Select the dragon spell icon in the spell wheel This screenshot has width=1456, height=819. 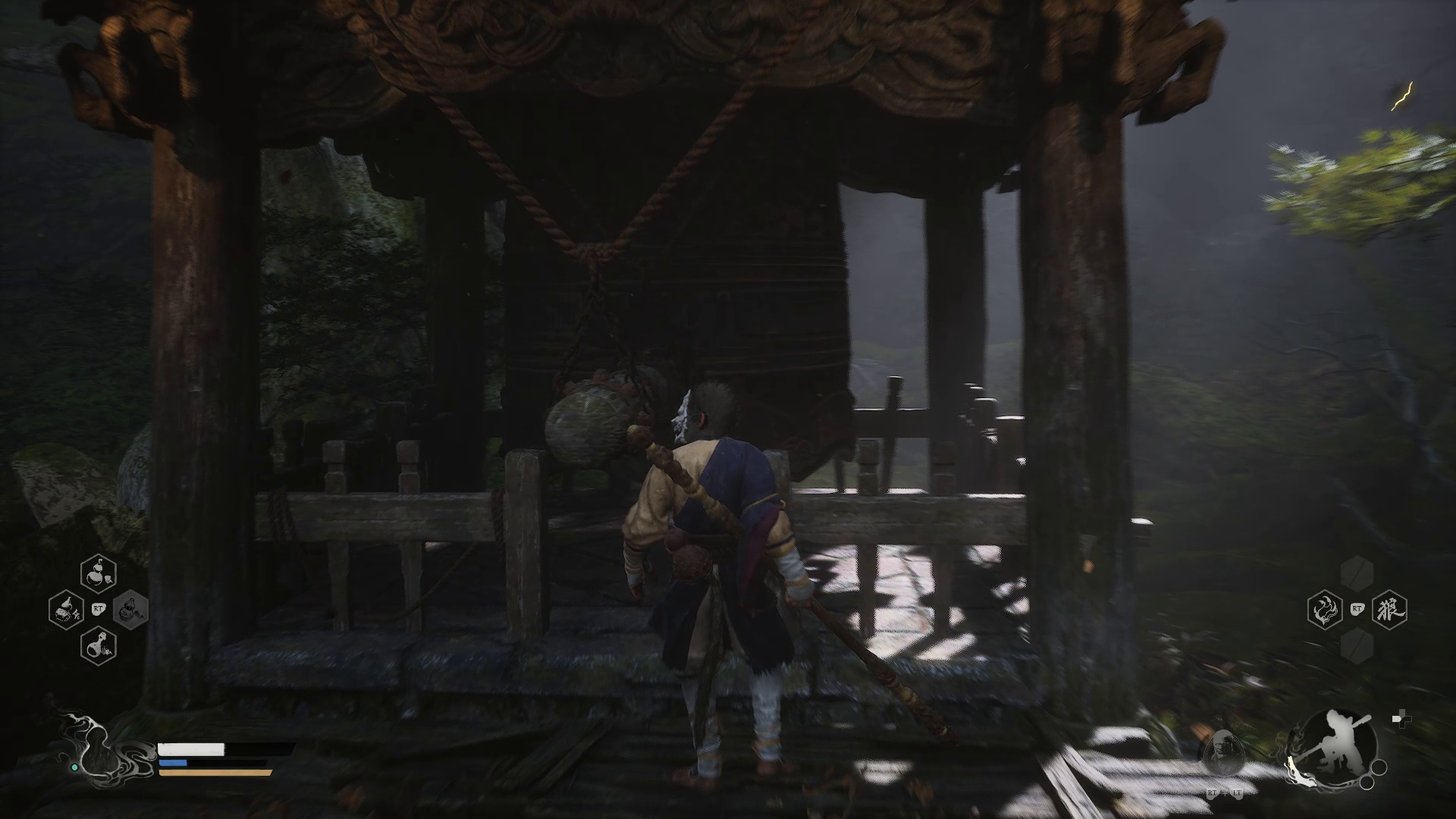(1325, 610)
